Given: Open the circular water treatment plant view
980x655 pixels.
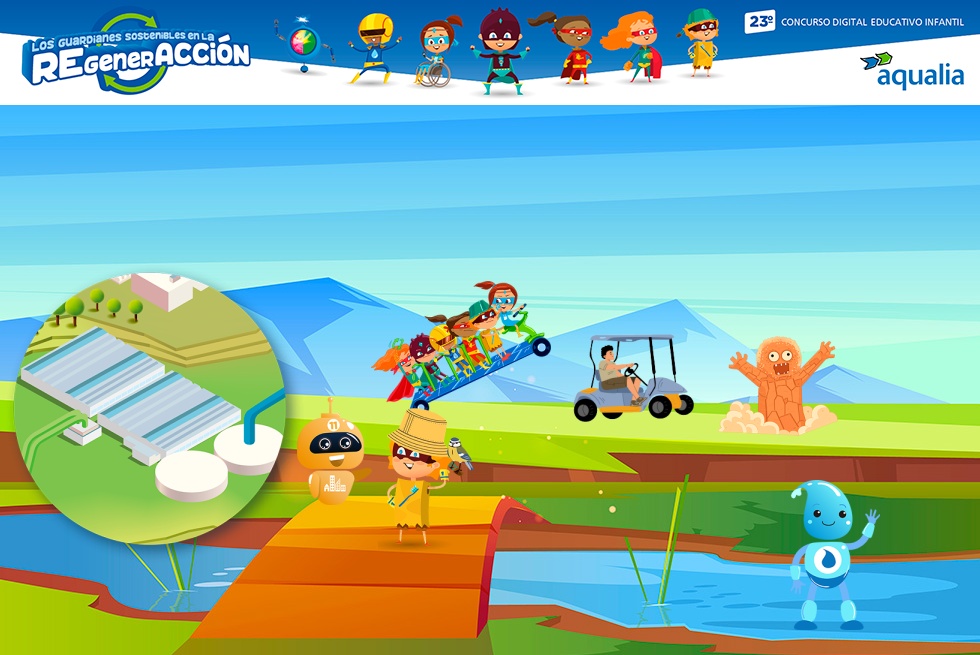Looking at the screenshot, I should (x=150, y=405).
